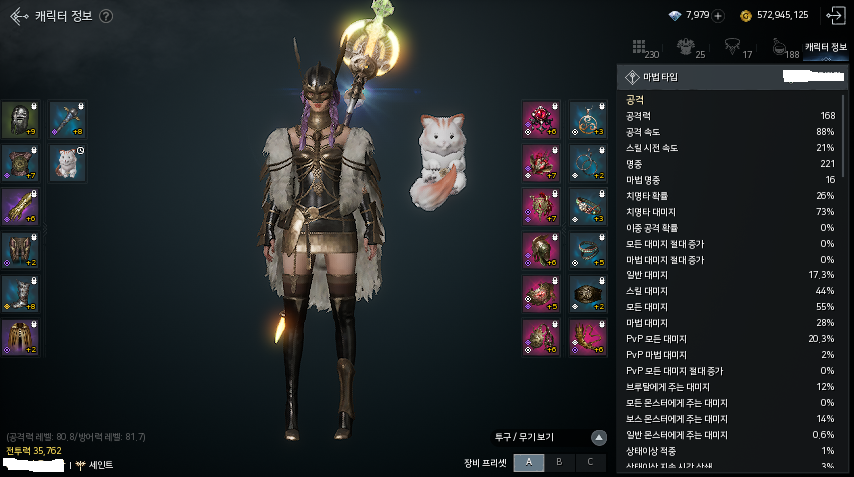Select the 캐릭터 정보 tab
Screen dimensions: 854x477
(825, 46)
